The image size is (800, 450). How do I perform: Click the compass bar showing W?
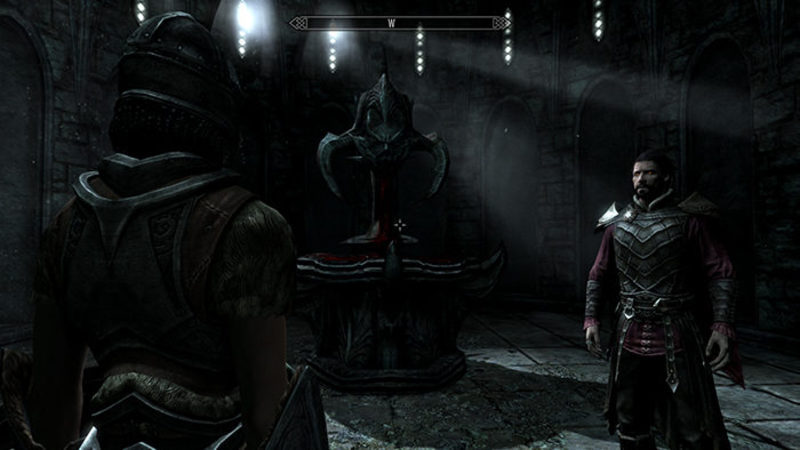tap(400, 22)
